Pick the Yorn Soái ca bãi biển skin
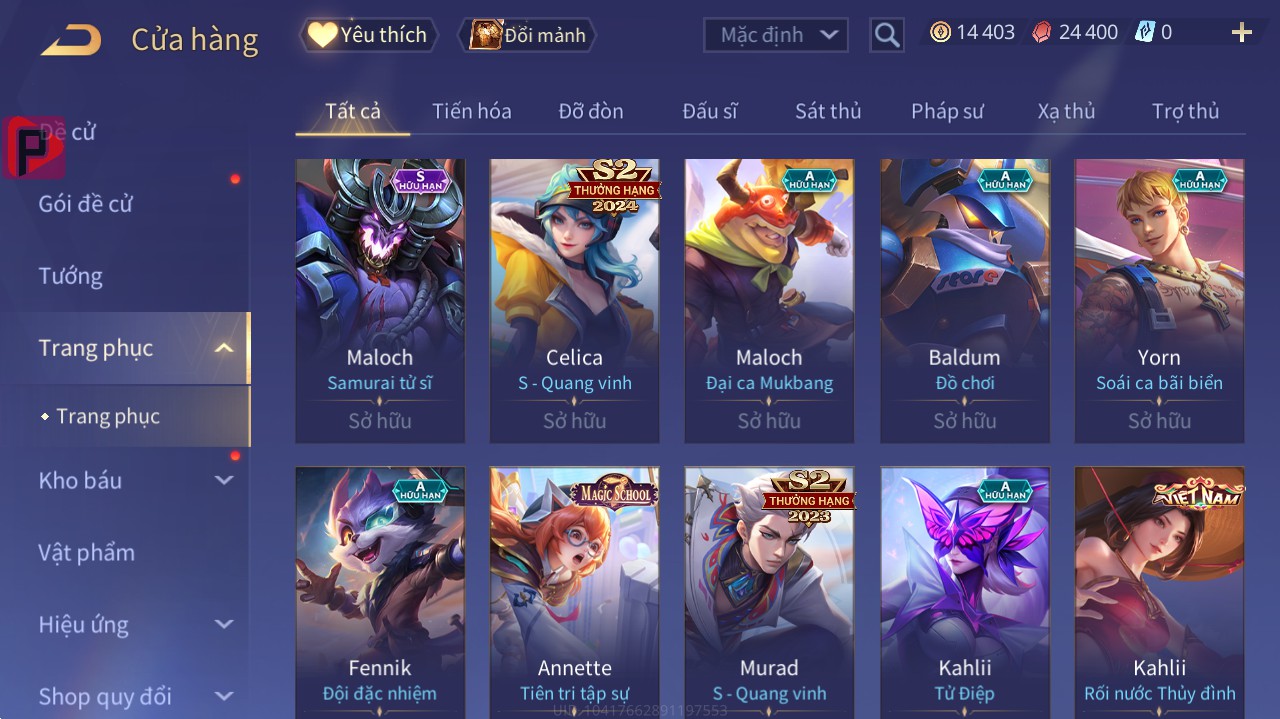 pos(1159,300)
